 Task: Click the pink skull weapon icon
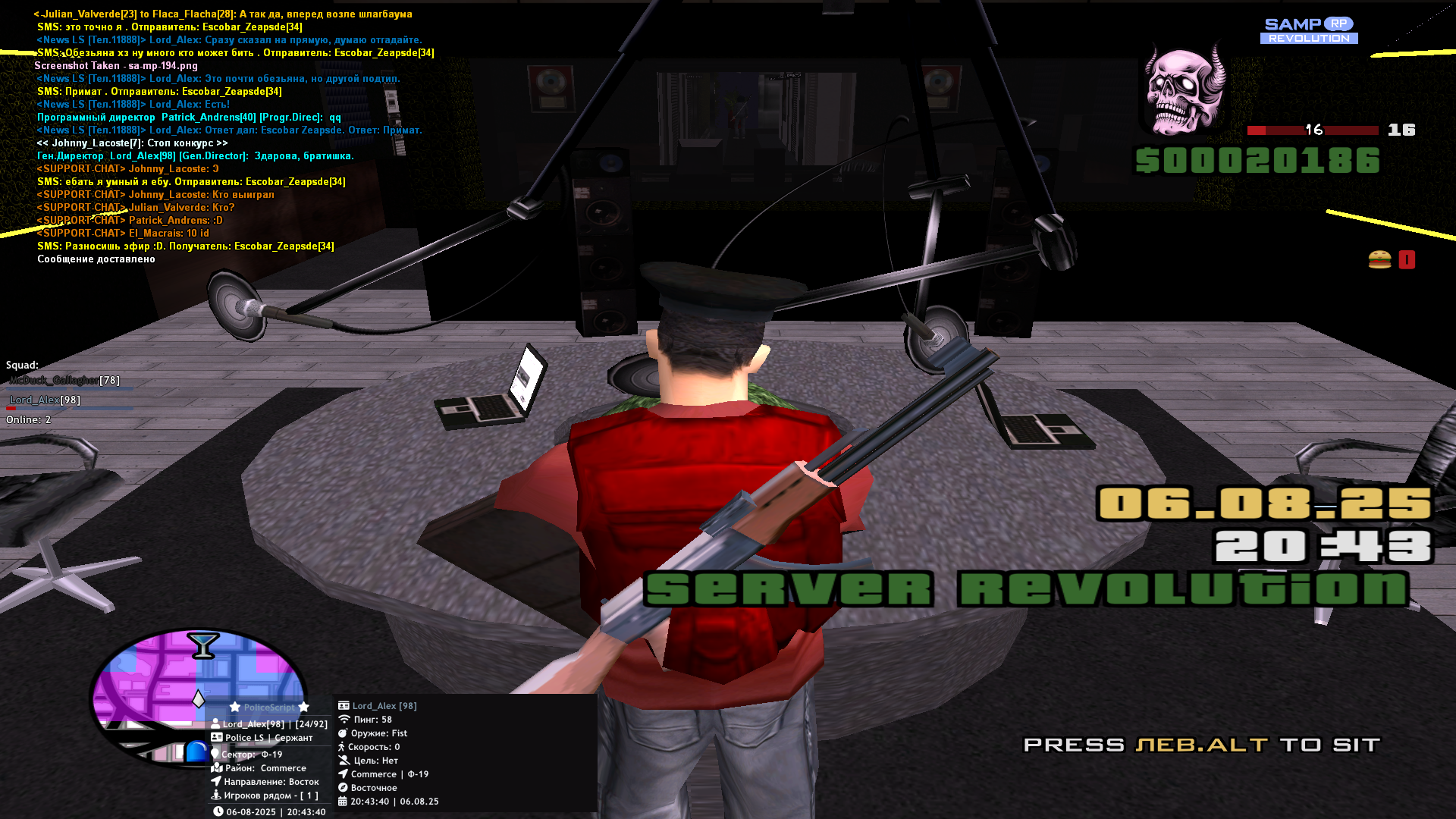tap(1185, 89)
